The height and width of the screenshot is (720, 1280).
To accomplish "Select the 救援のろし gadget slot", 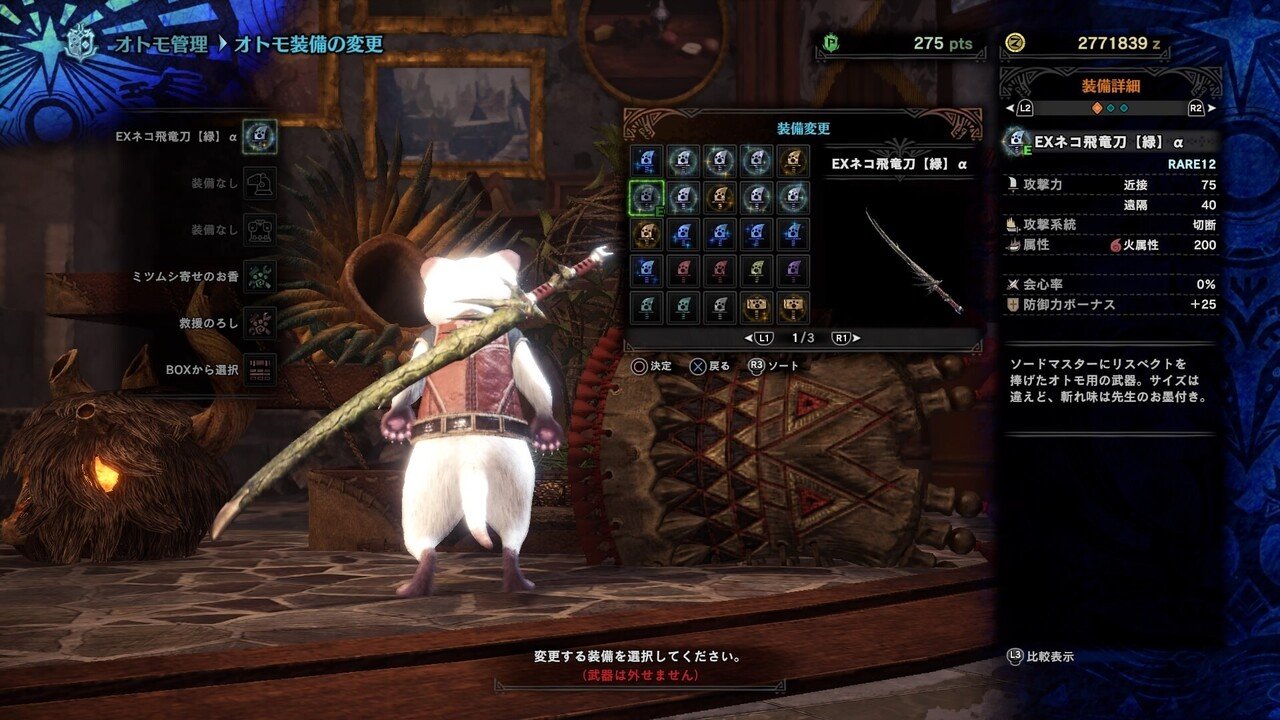I will click(x=259, y=322).
